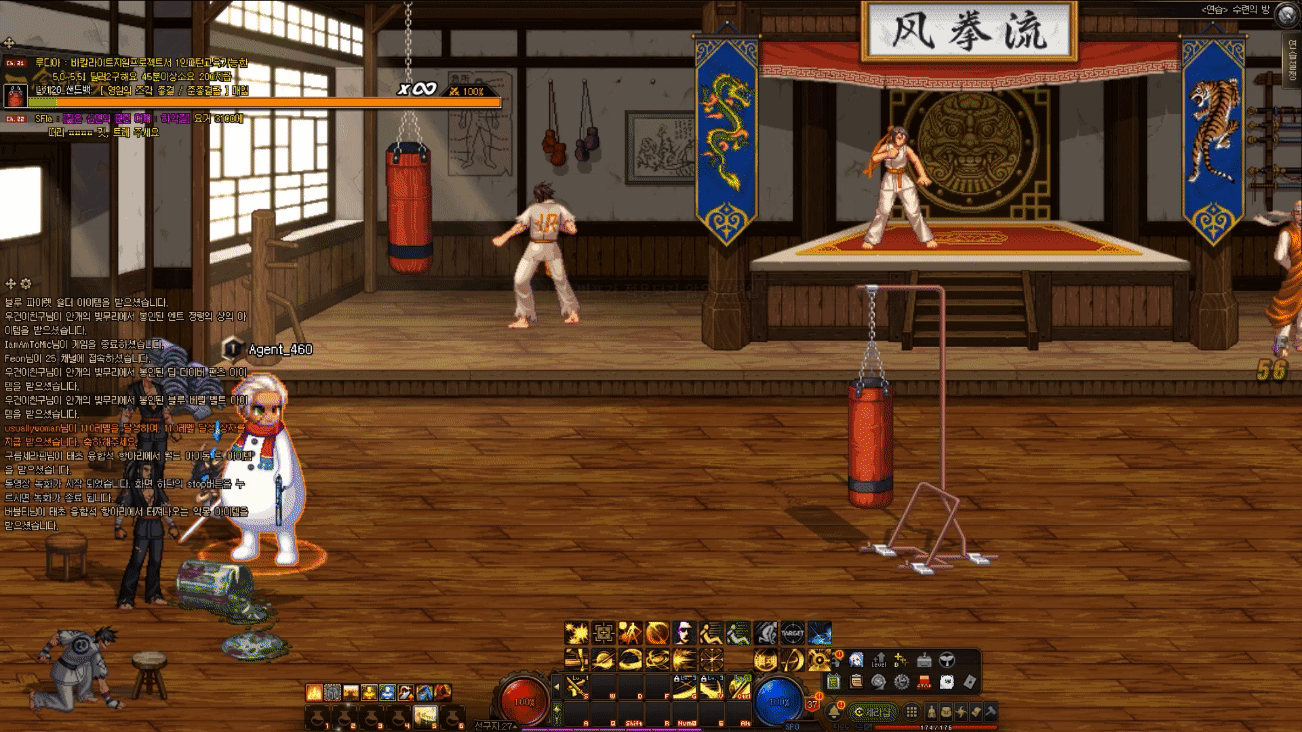1302x732 pixels.
Task: Click the whale tail circle icon
Action: [x=947, y=661]
